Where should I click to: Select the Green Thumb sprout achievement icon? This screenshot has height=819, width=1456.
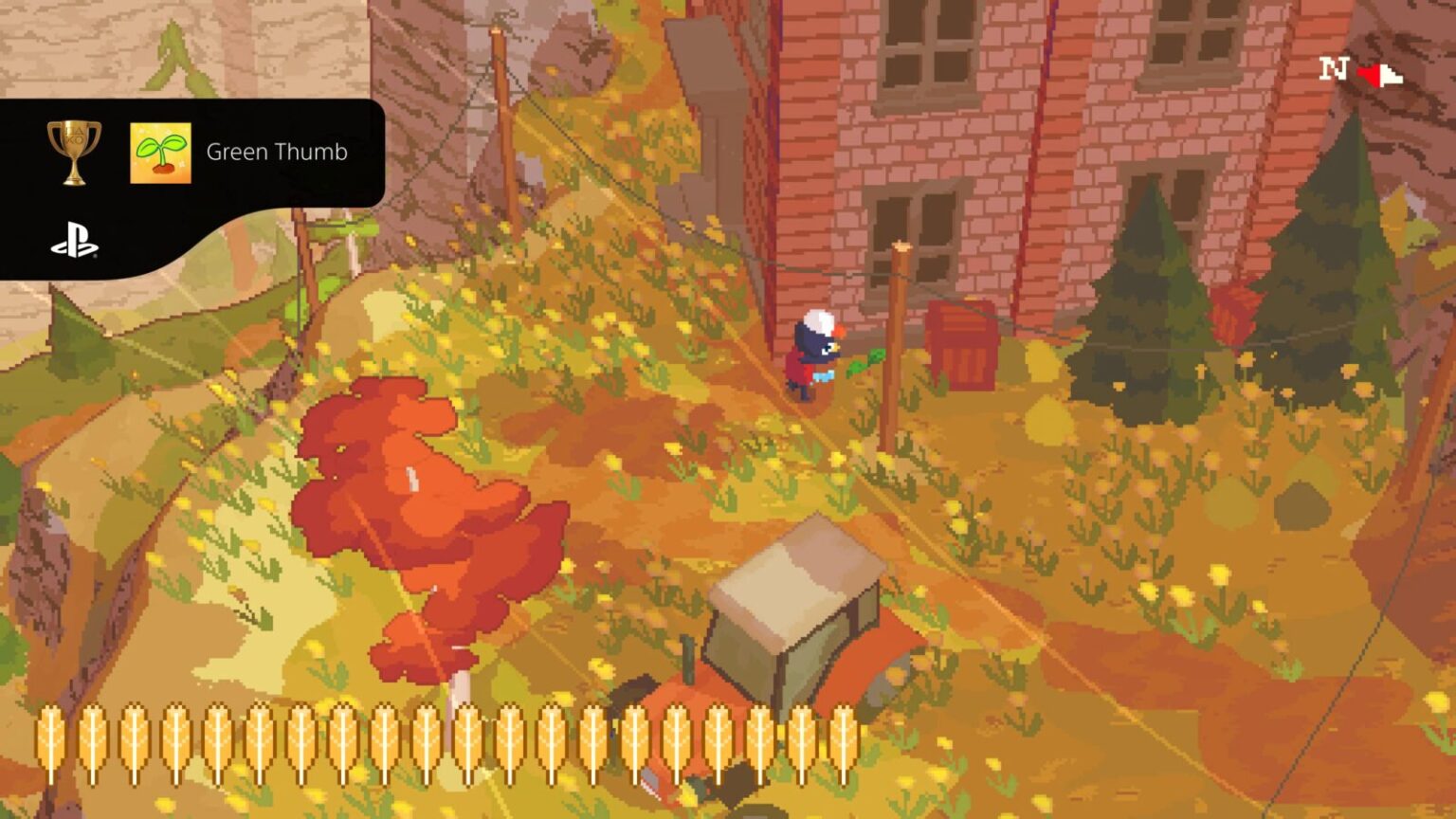click(x=158, y=152)
